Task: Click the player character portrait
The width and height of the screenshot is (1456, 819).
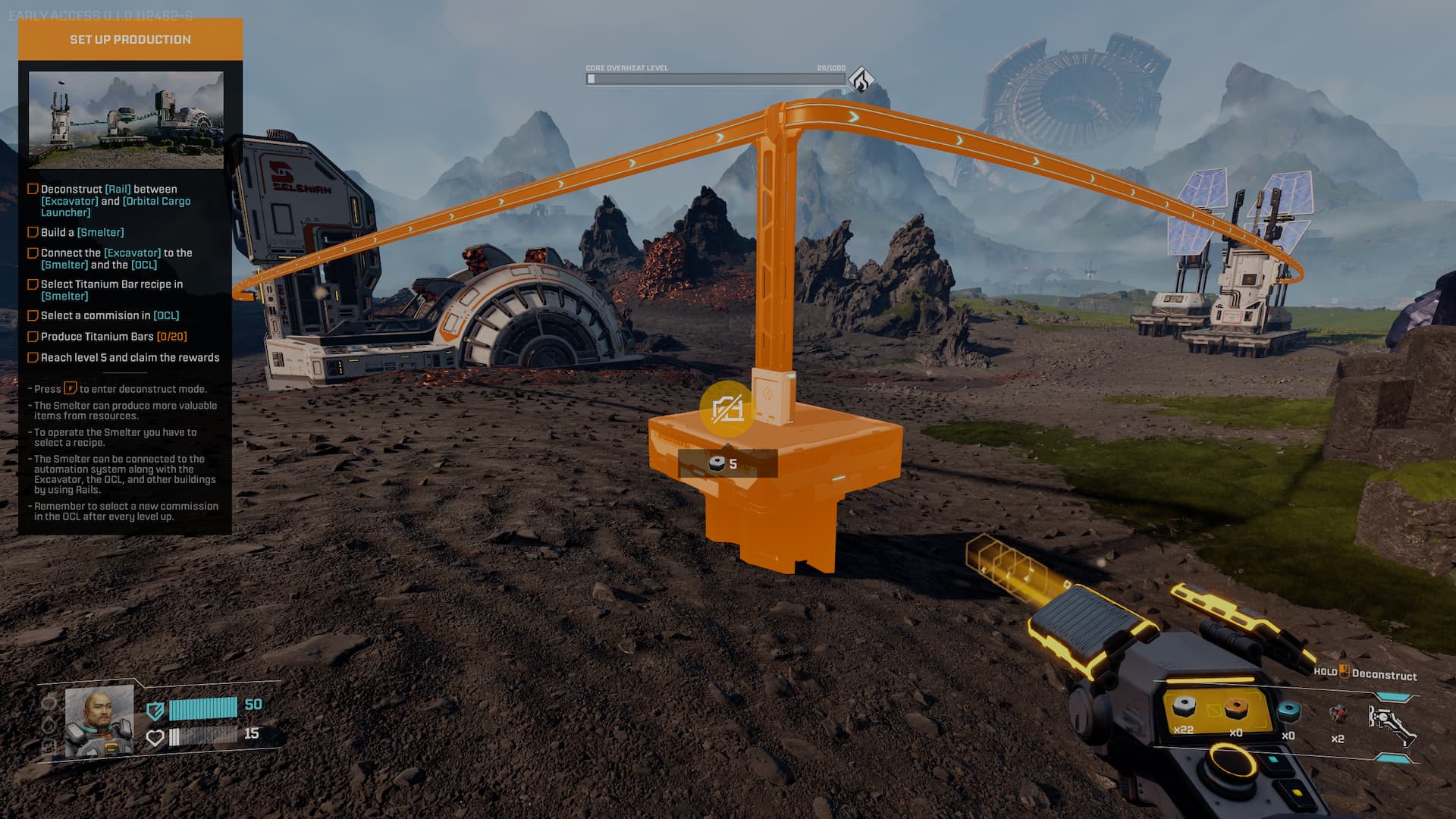Action: coord(99,721)
